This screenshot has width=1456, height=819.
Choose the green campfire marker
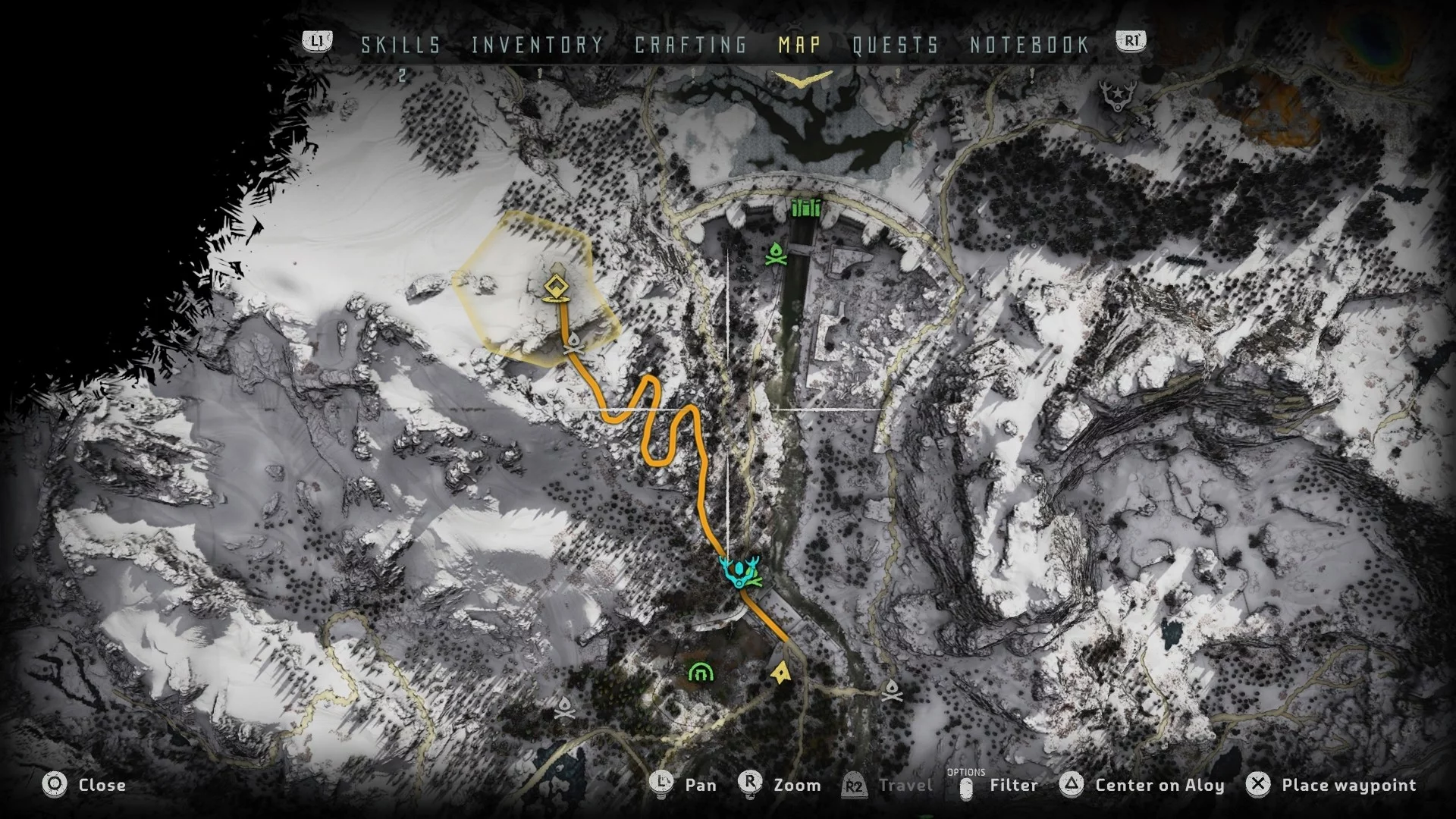775,254
